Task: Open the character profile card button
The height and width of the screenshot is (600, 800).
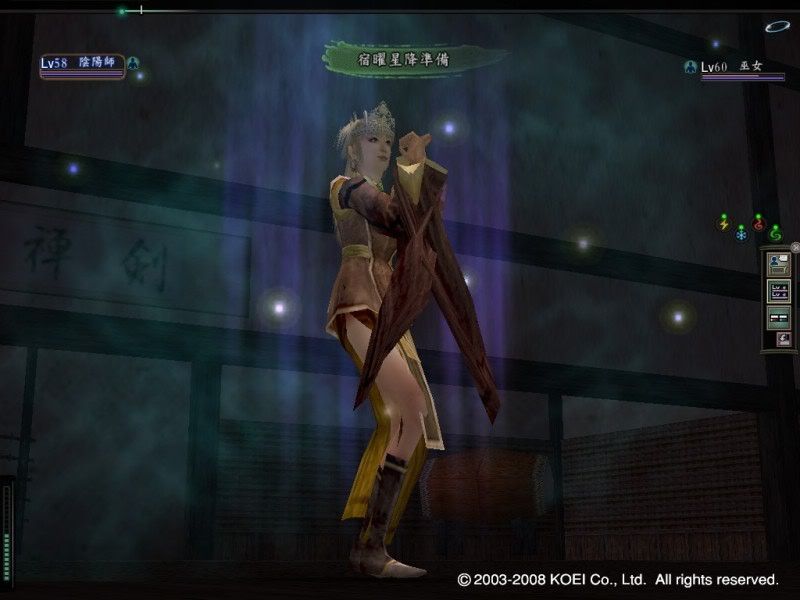Action: [778, 265]
